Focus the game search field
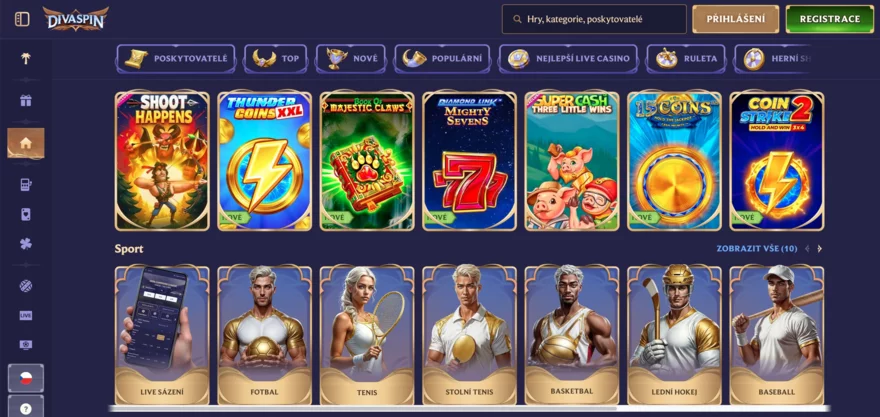880x417 pixels. 600,19
